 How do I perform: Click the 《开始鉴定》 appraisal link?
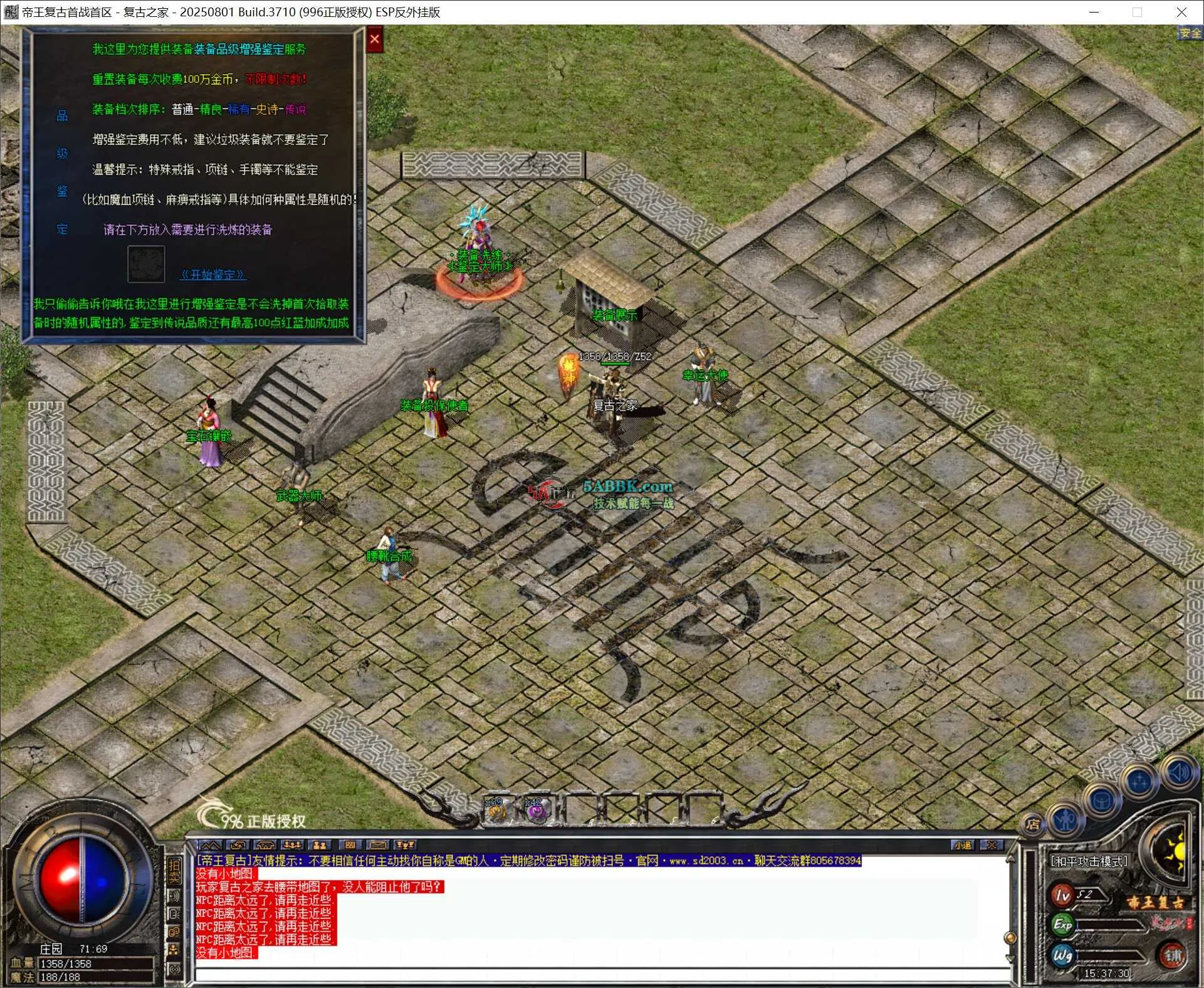(214, 274)
